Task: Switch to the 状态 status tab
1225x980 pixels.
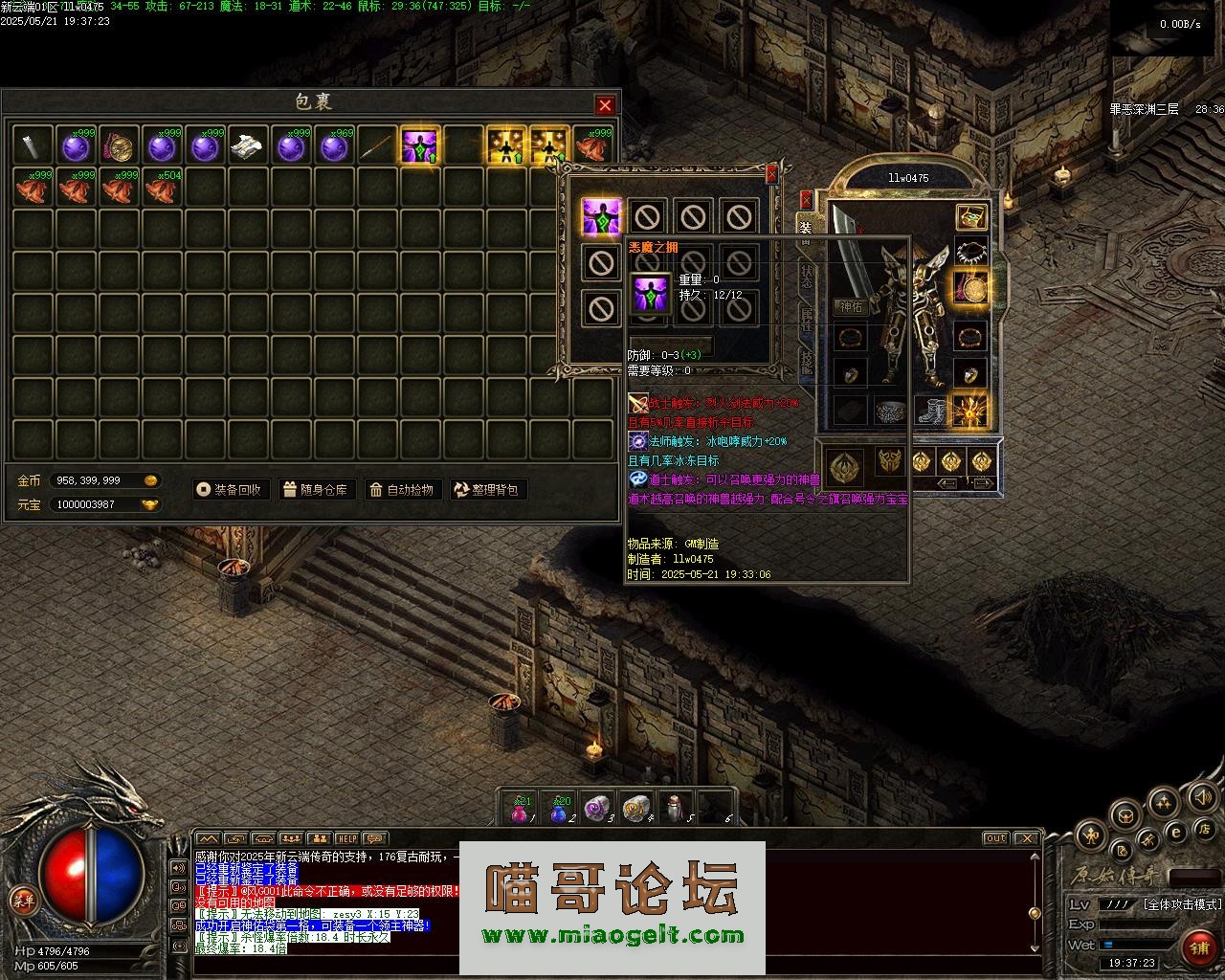Action: pos(806,276)
